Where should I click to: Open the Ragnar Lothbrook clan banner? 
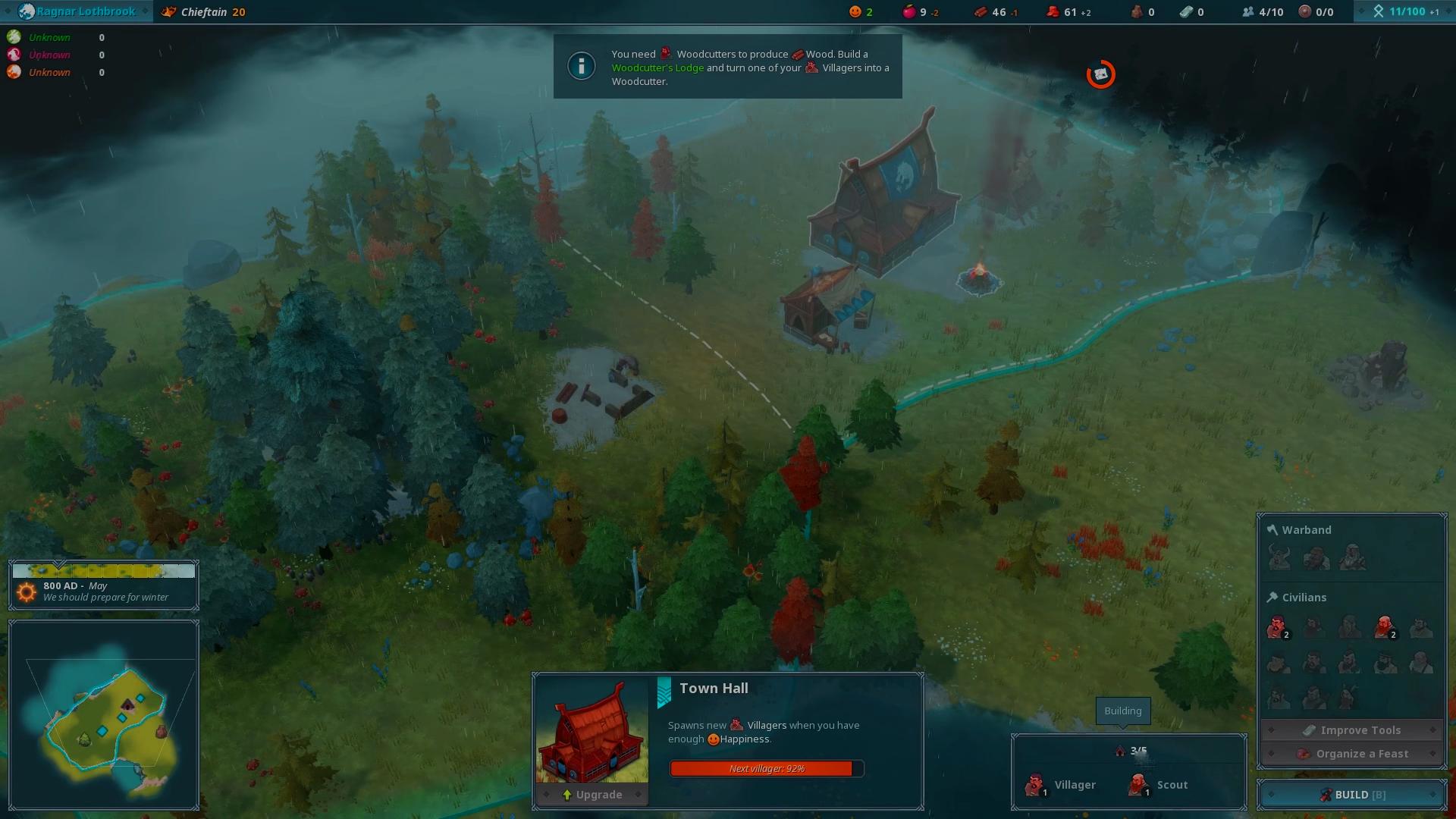click(76, 11)
